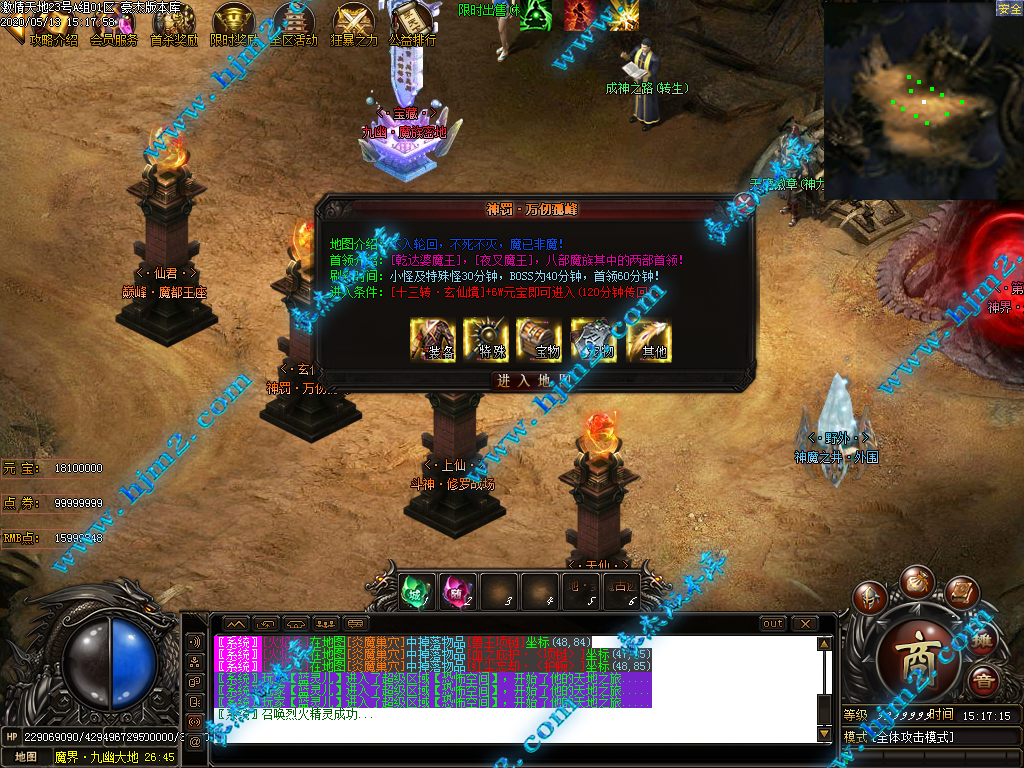Use the green 城 gem hotbar slot
The width and height of the screenshot is (1024, 768).
coord(418,590)
